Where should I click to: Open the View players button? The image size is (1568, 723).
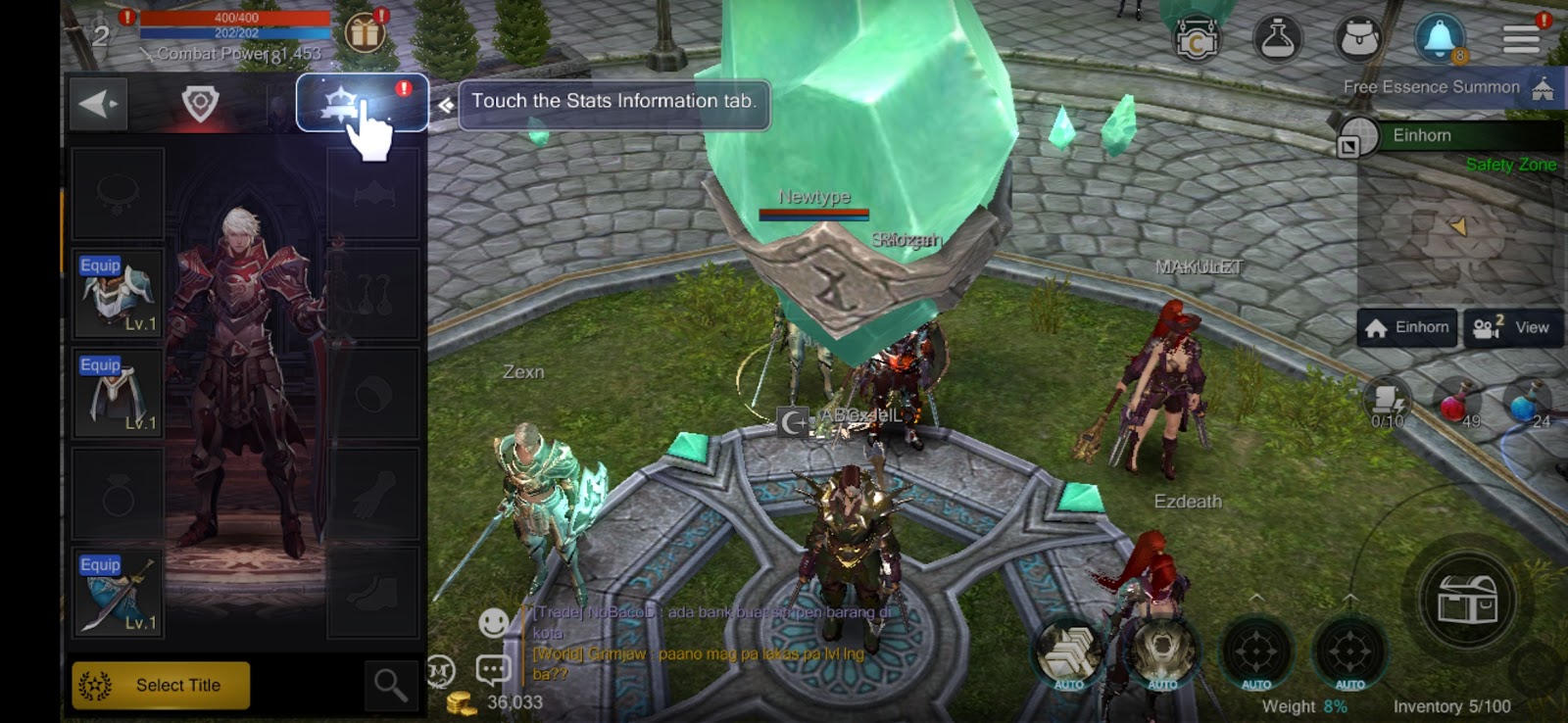click(x=1513, y=327)
